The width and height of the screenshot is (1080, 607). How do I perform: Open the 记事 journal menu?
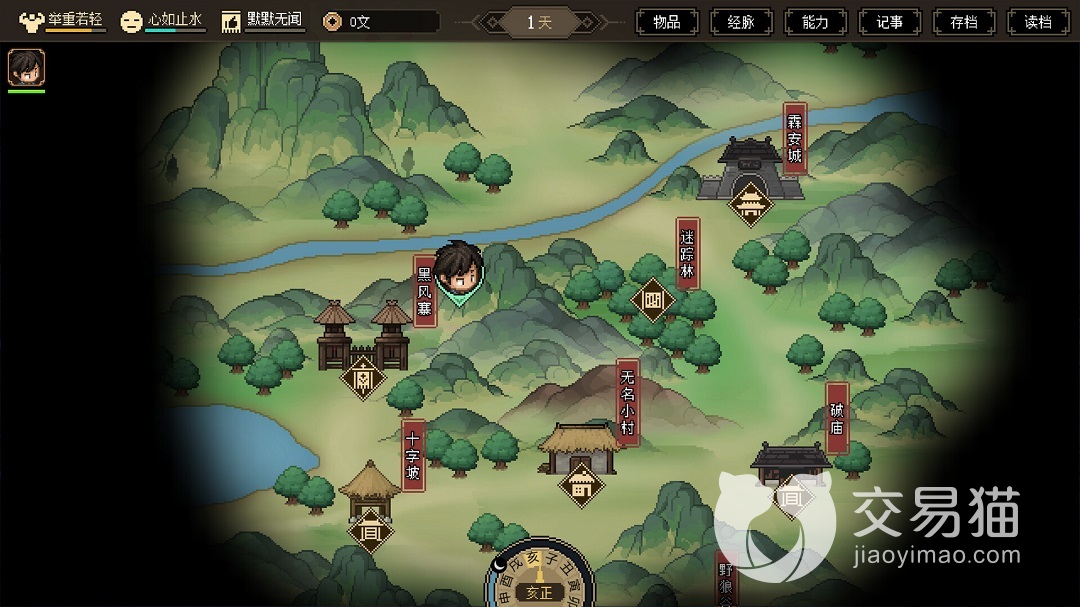pos(890,22)
